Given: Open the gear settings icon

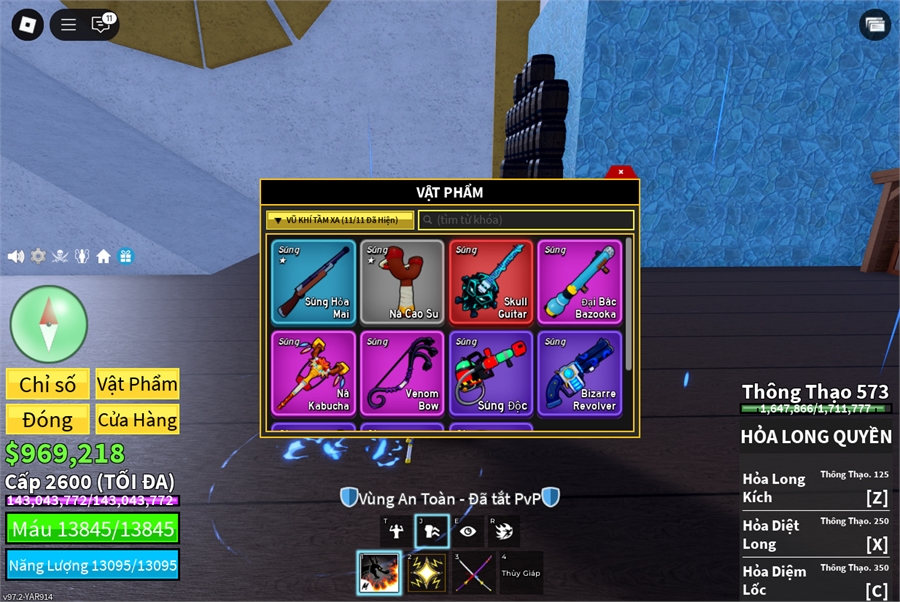Looking at the screenshot, I should 38,256.
